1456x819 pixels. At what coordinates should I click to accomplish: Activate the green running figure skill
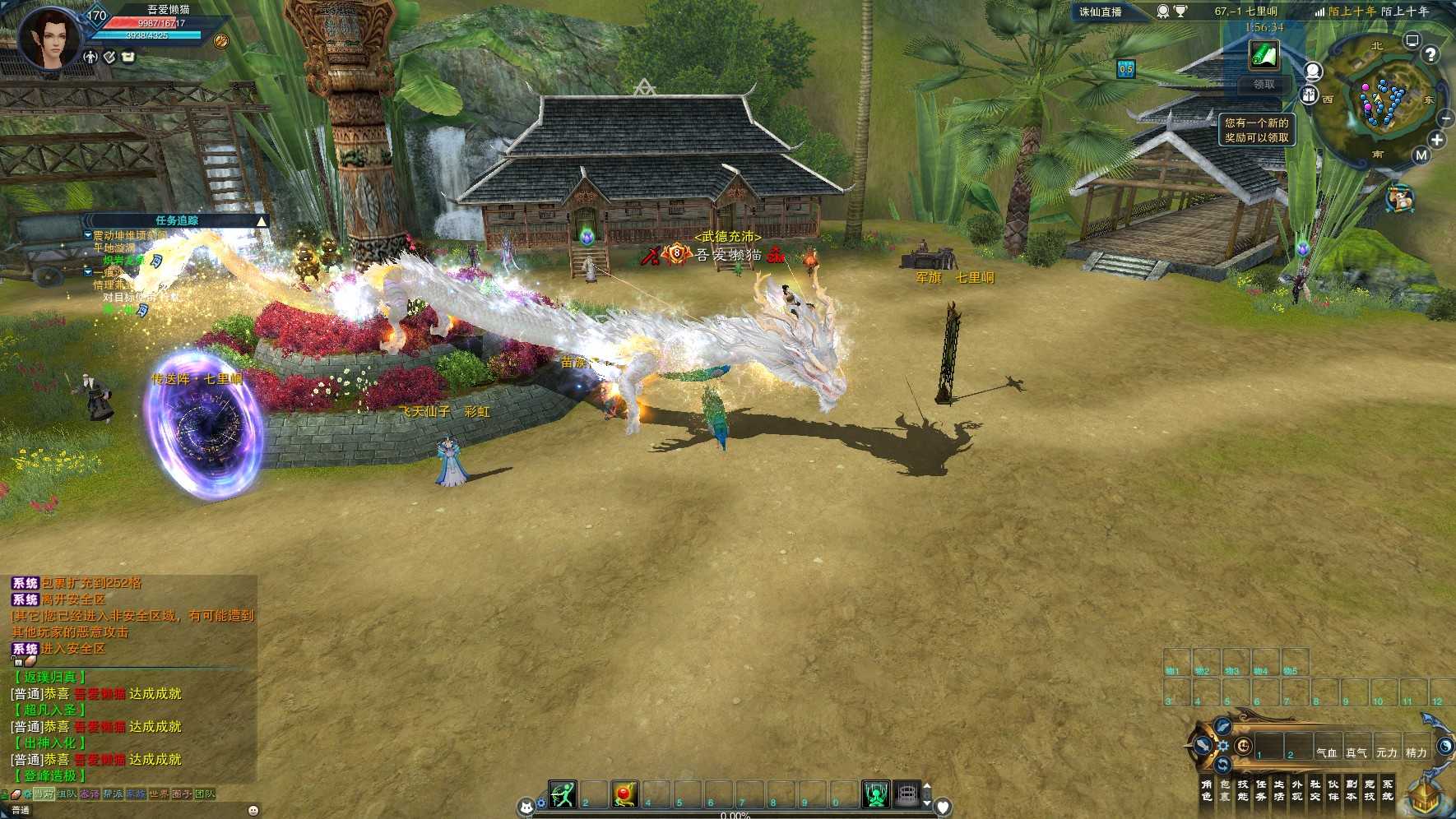point(563,794)
